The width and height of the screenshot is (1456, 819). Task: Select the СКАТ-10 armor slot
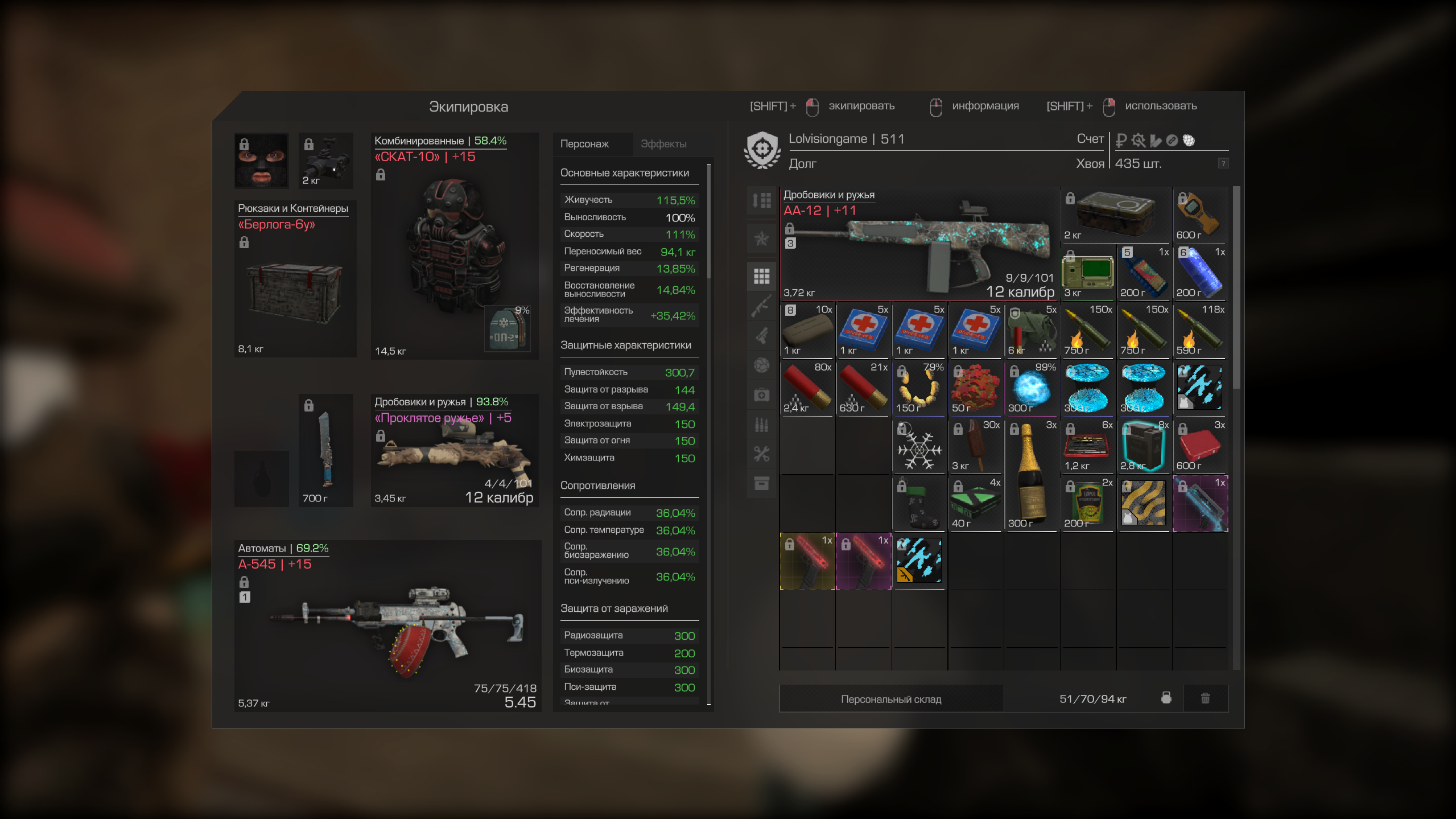tap(454, 250)
